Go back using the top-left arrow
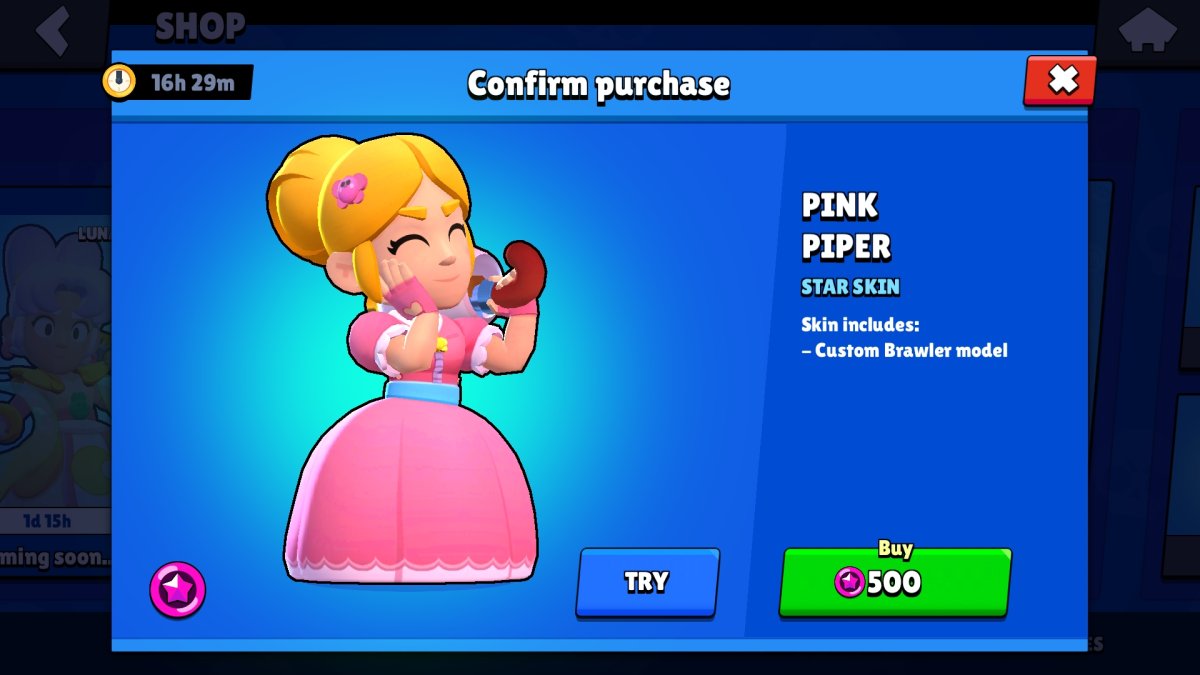 pos(52,30)
